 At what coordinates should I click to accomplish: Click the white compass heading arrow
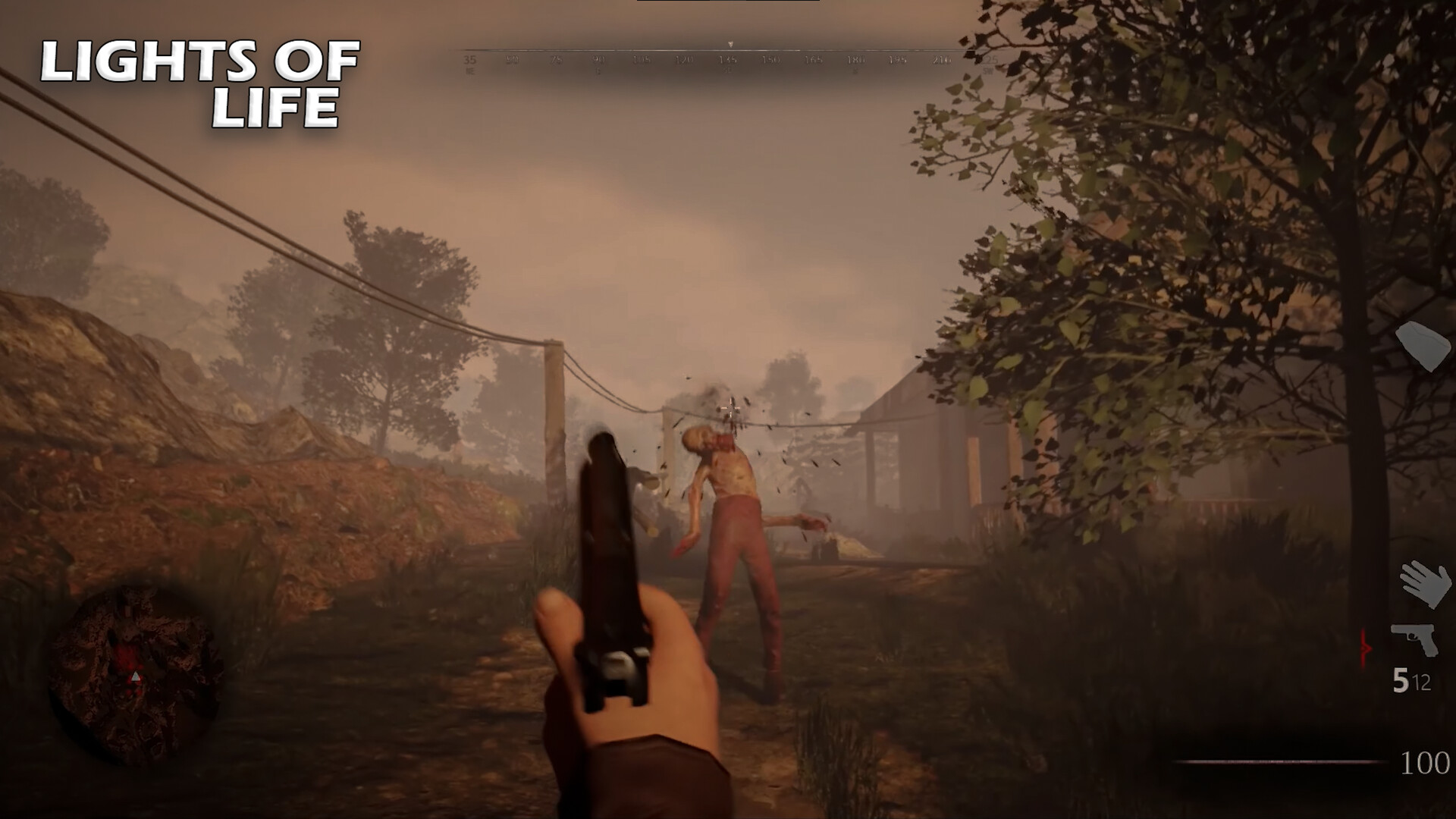click(731, 43)
